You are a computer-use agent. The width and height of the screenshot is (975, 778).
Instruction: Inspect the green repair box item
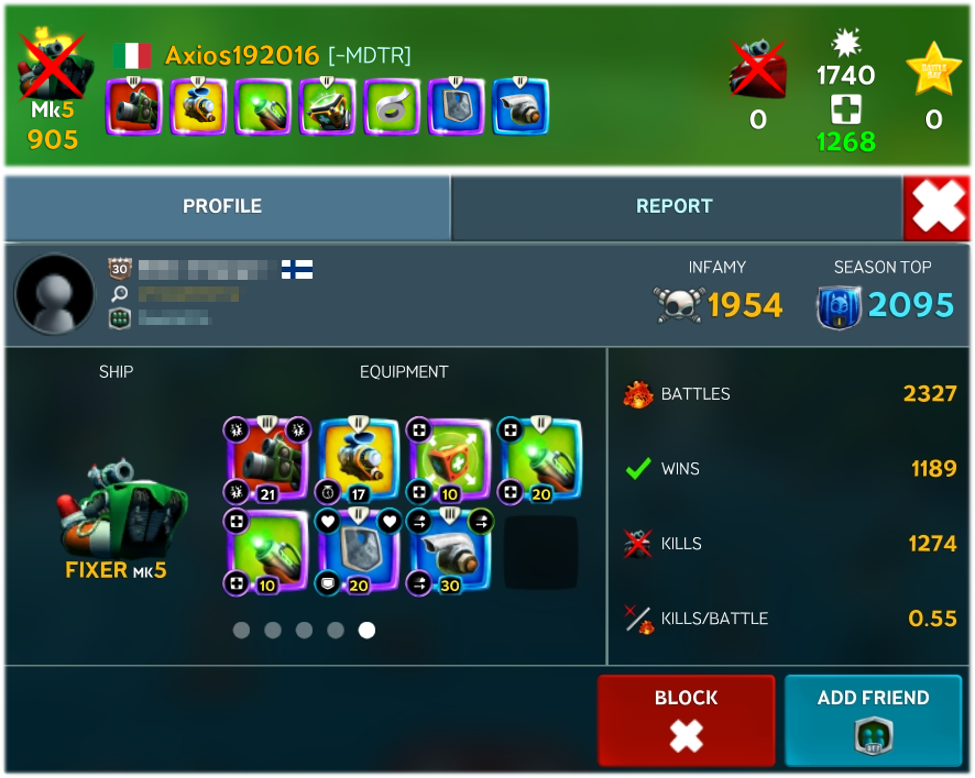450,459
